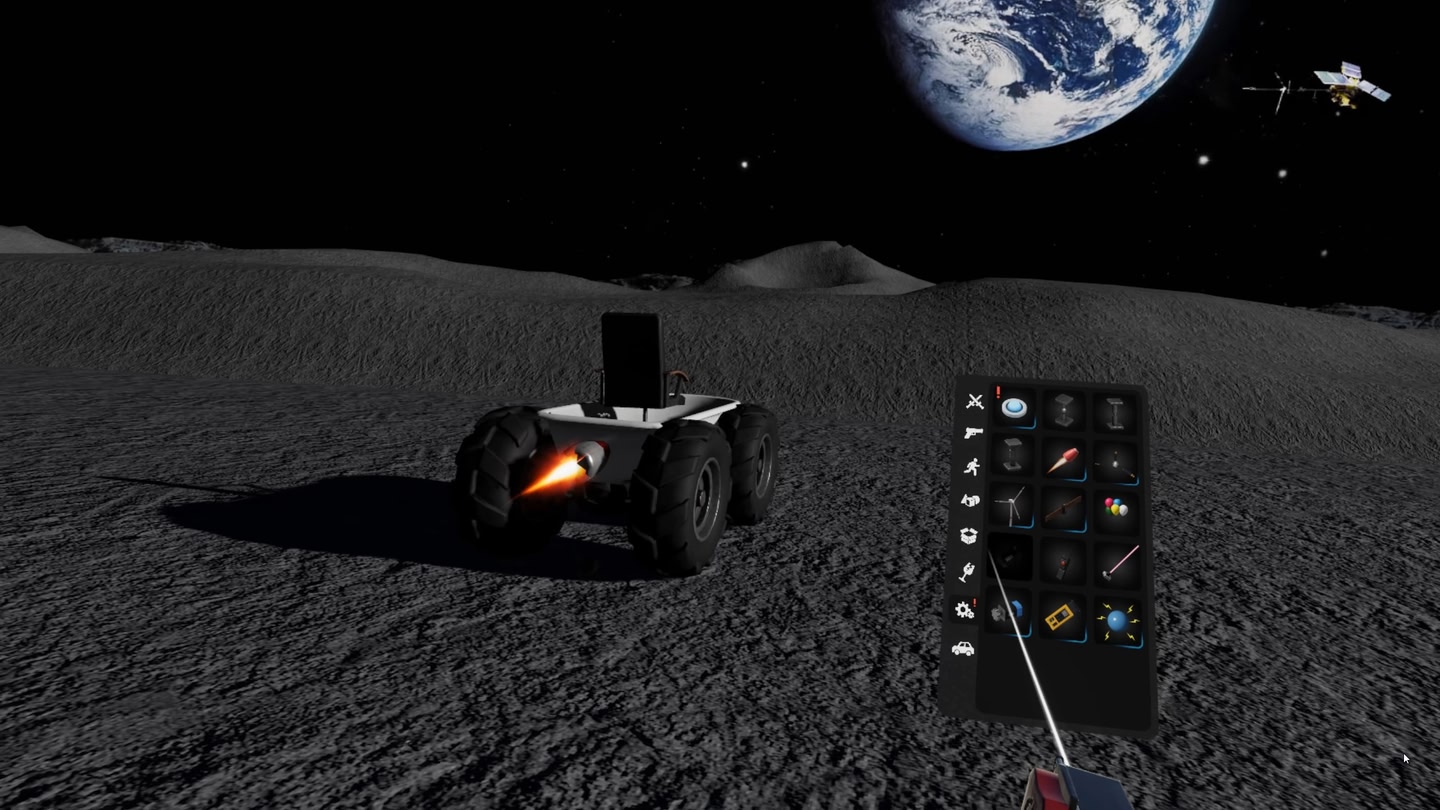This screenshot has width=1440, height=810.
Task: Click the red notification badge on gears tab
Action: 974,602
